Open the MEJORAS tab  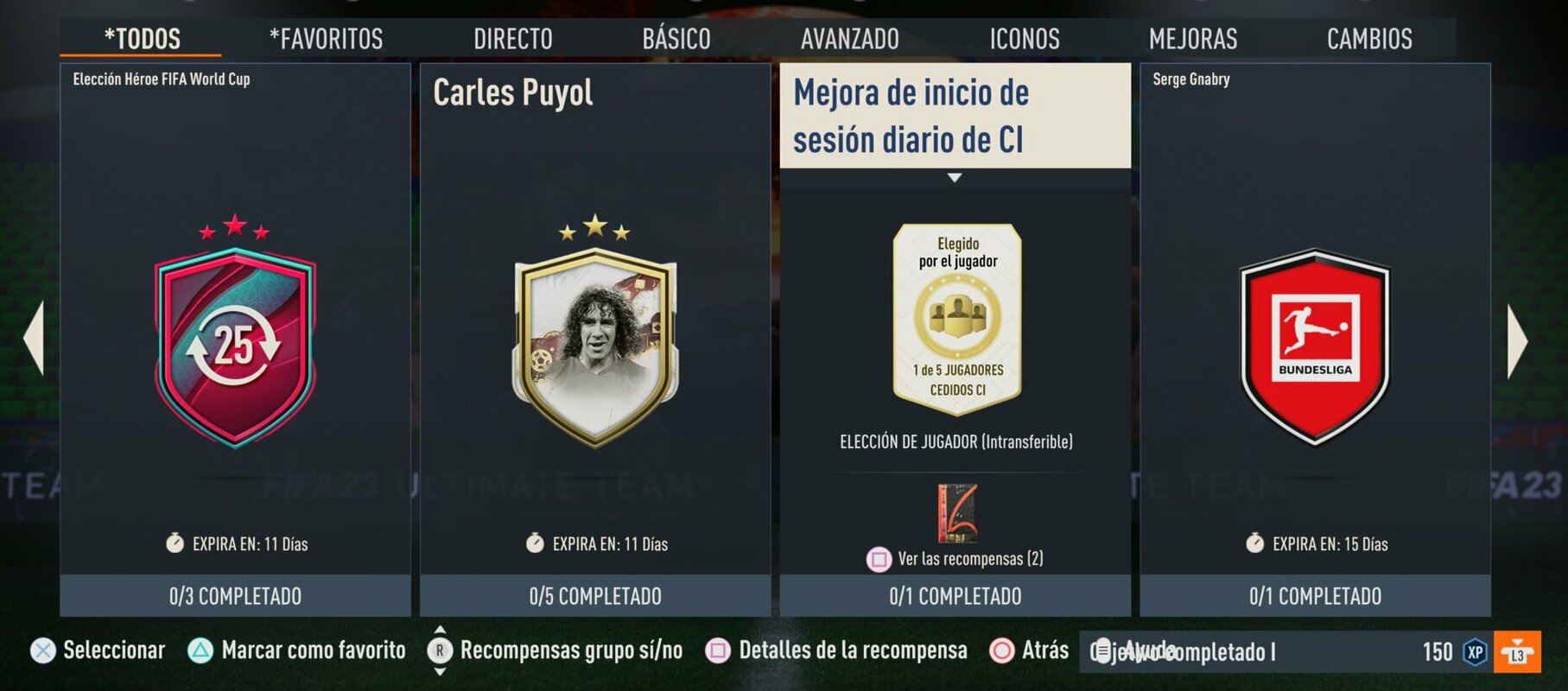coord(1192,38)
